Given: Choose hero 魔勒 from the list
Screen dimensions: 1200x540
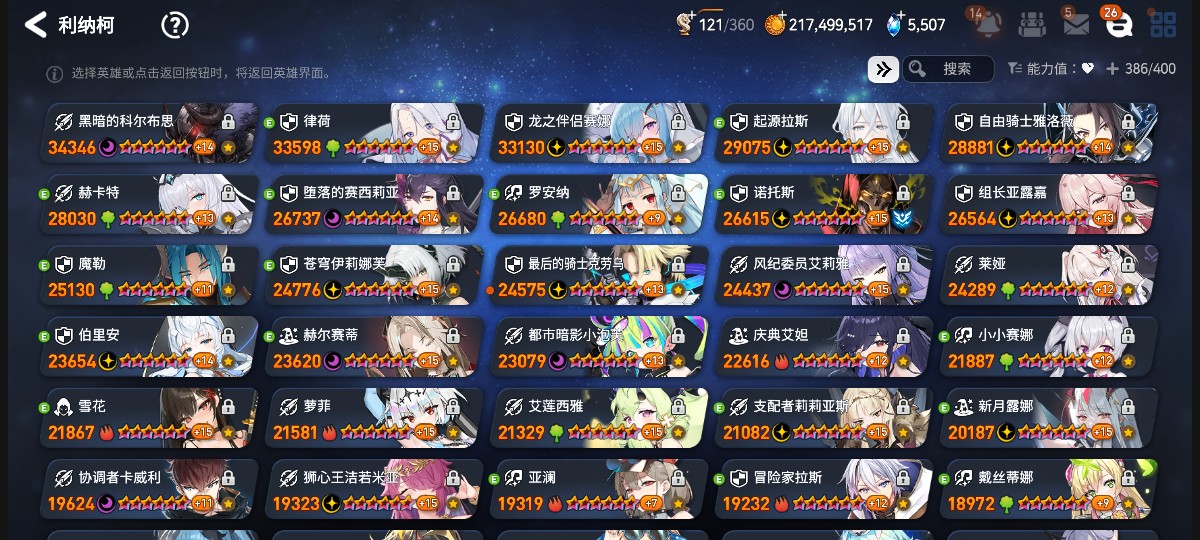Looking at the screenshot, I should (150, 276).
